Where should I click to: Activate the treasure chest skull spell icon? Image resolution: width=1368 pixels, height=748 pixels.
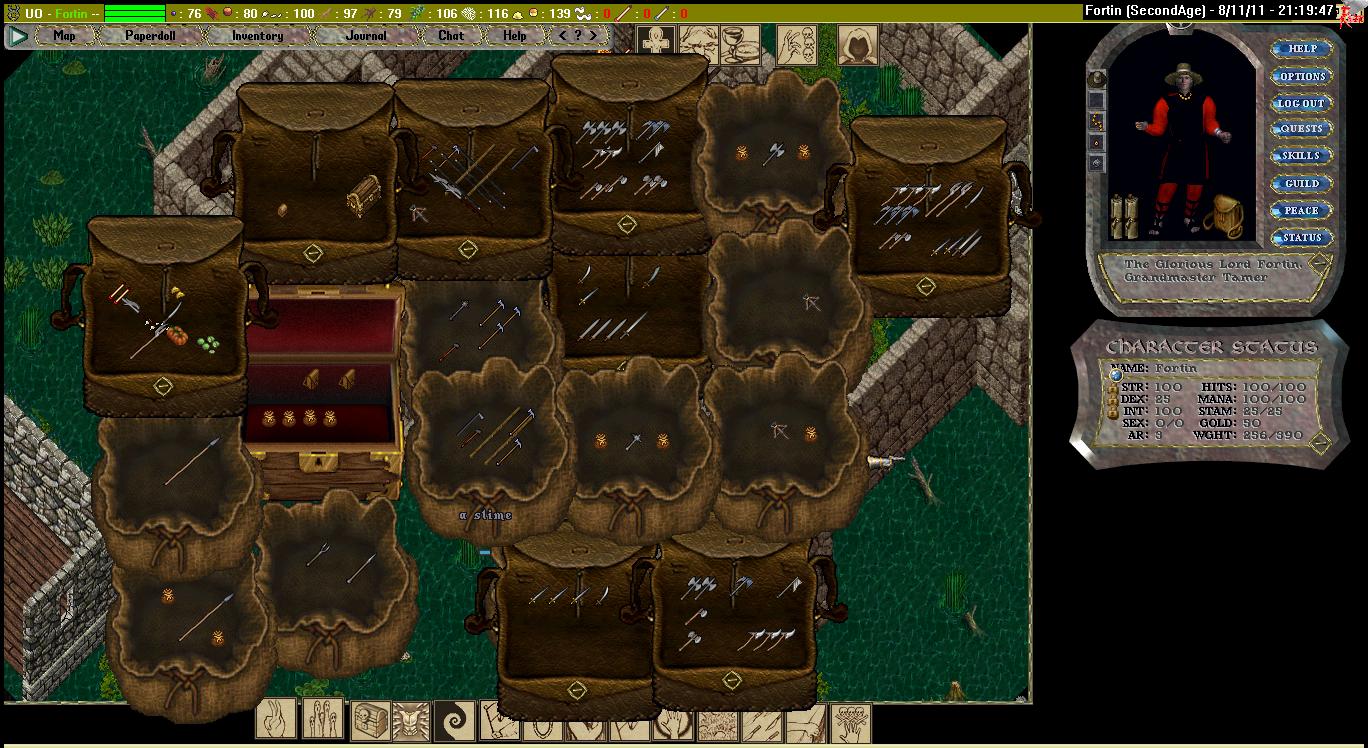[370, 720]
